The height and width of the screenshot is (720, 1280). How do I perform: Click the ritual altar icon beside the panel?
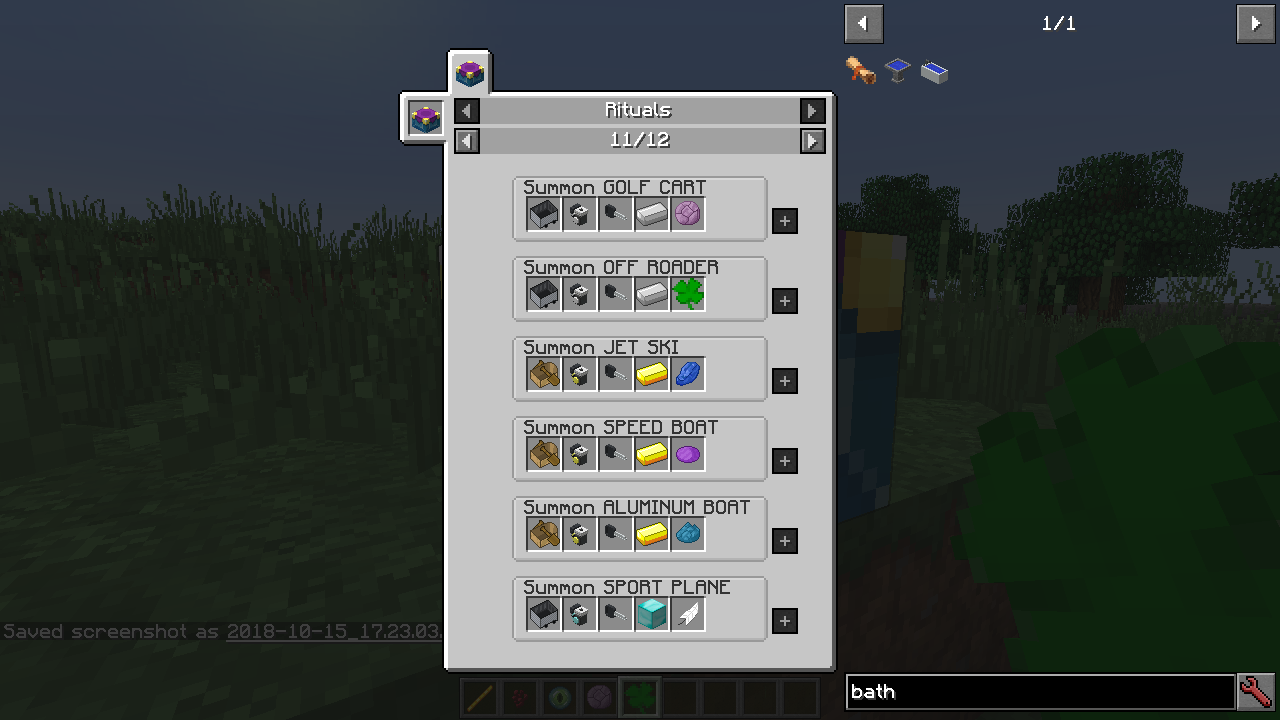pyautogui.click(x=423, y=118)
